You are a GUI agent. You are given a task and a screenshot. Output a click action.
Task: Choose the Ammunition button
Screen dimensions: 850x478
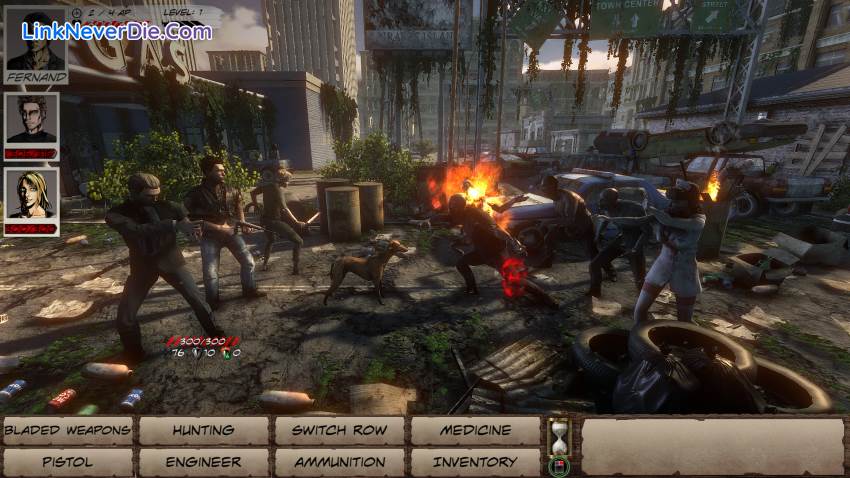[339, 462]
